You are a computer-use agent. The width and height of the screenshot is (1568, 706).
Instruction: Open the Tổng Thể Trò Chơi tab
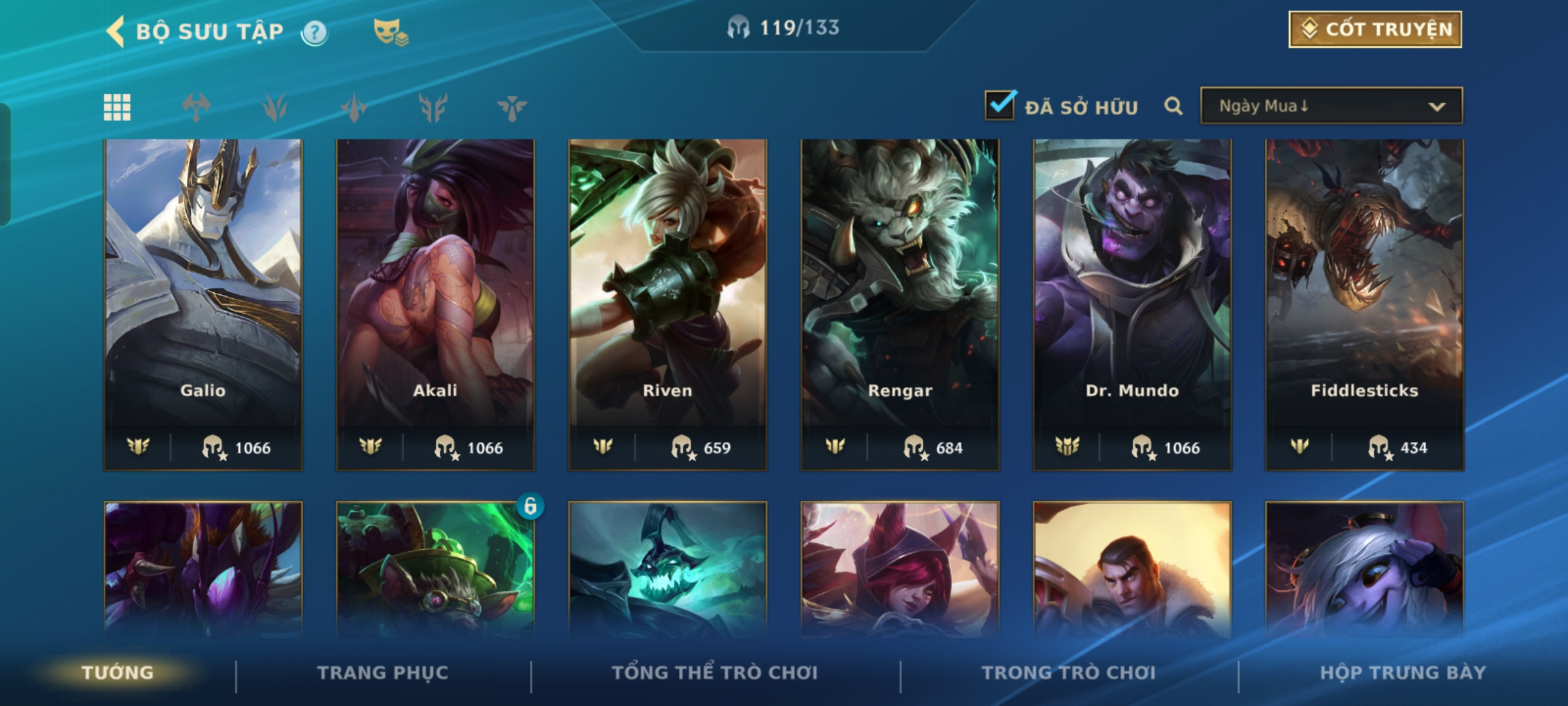715,673
